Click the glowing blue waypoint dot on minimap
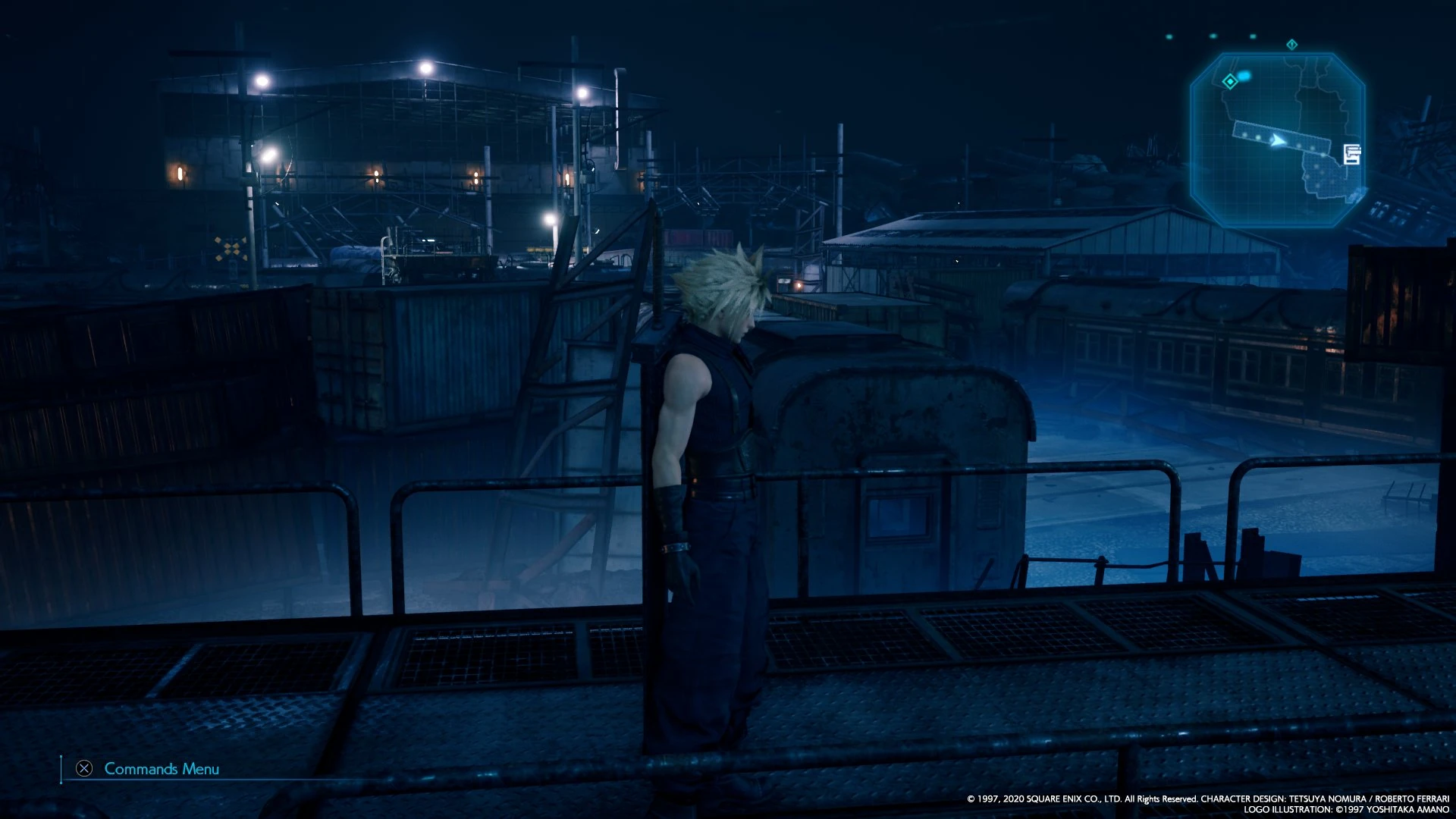 point(1244,74)
